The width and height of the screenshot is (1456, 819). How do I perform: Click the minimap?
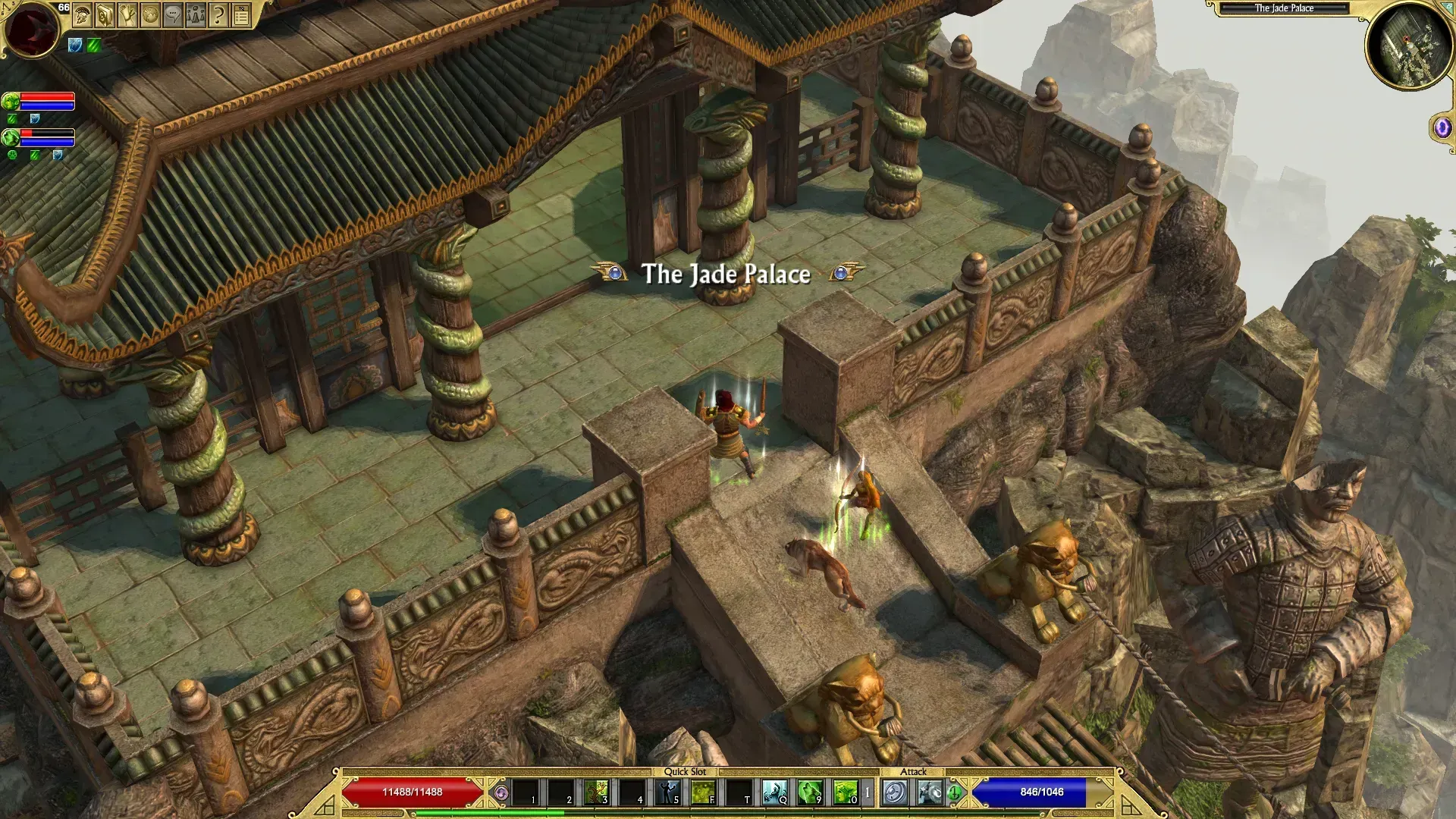[x=1409, y=45]
